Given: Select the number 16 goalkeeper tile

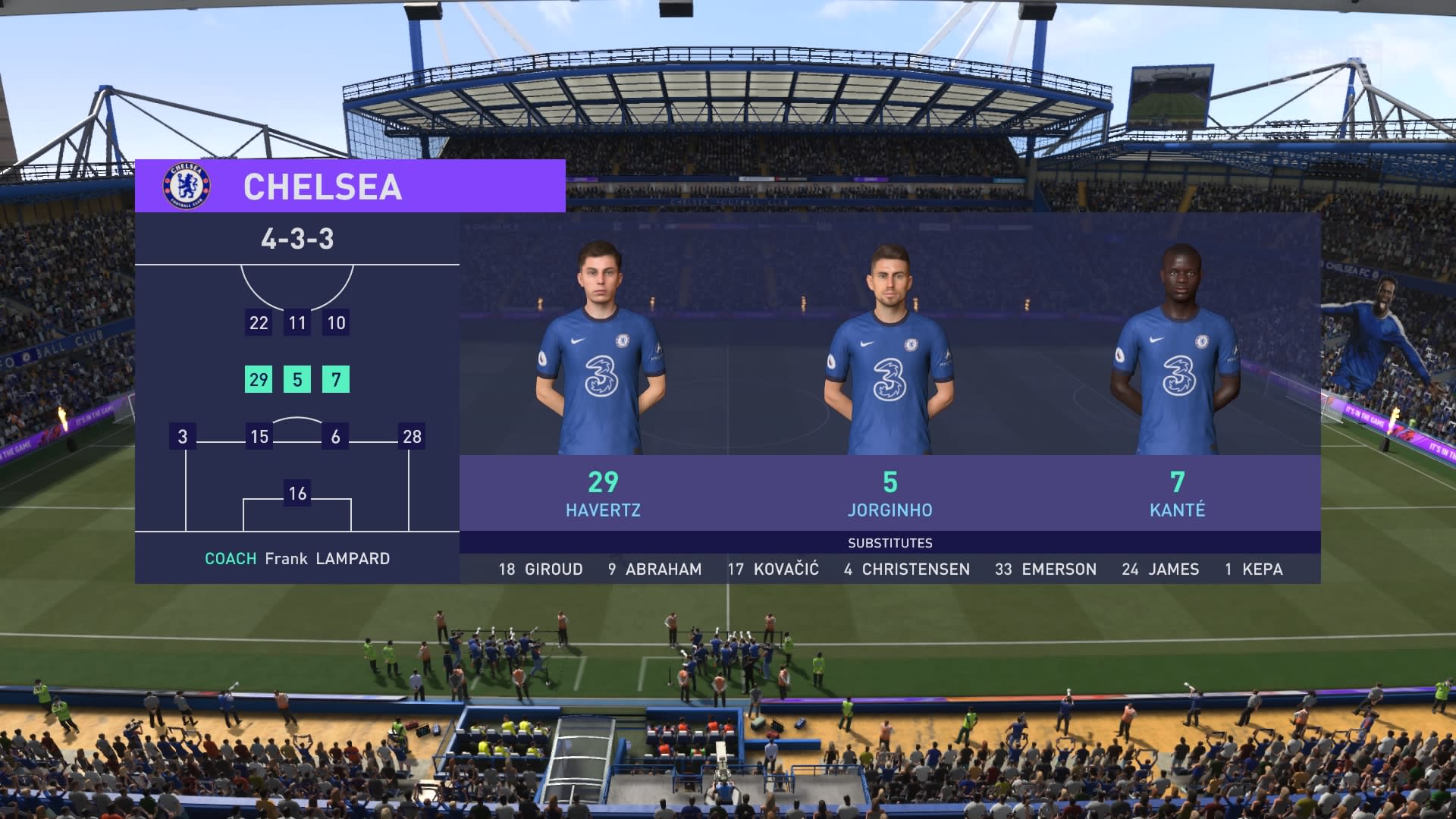Looking at the screenshot, I should pyautogui.click(x=297, y=493).
